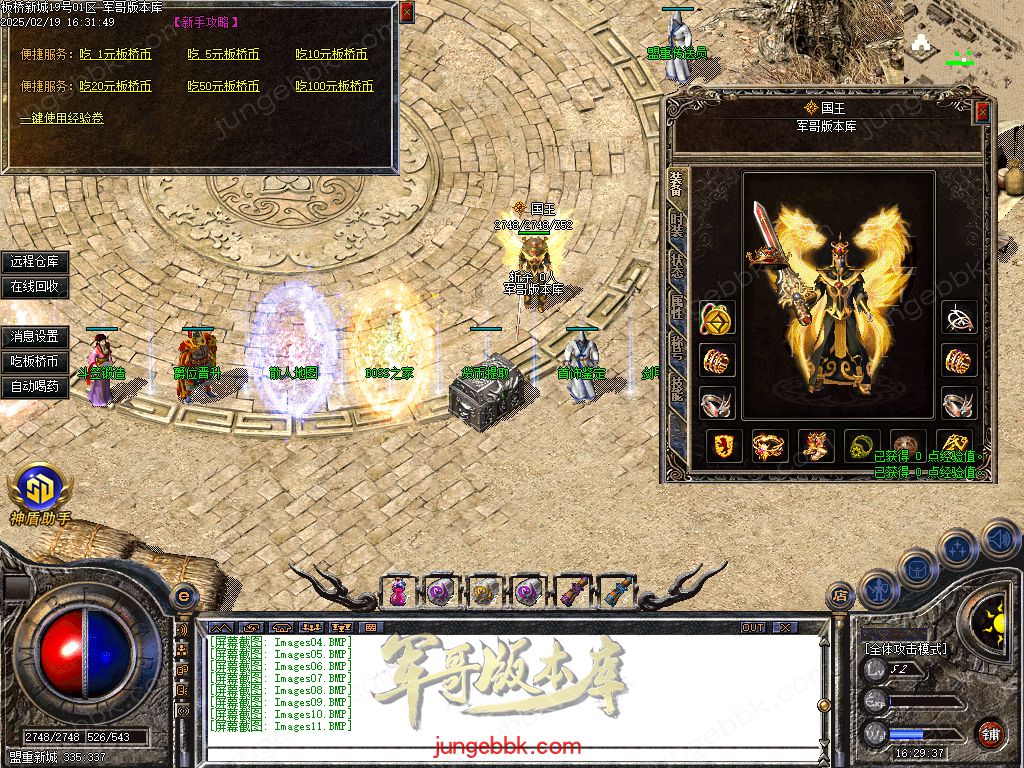
Task: Open the 在线回收 online recycling button
Action: click(x=35, y=286)
